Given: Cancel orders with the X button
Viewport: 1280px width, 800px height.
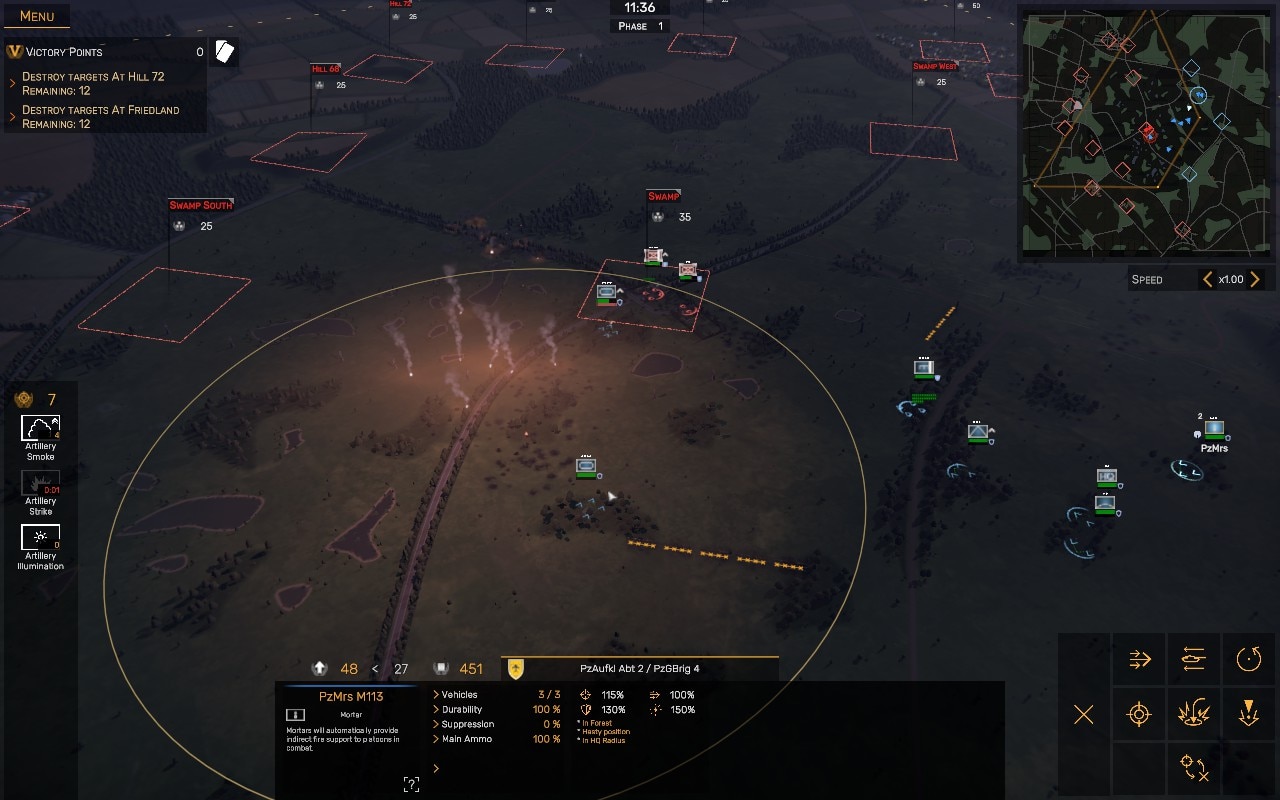Looking at the screenshot, I should click(1084, 714).
